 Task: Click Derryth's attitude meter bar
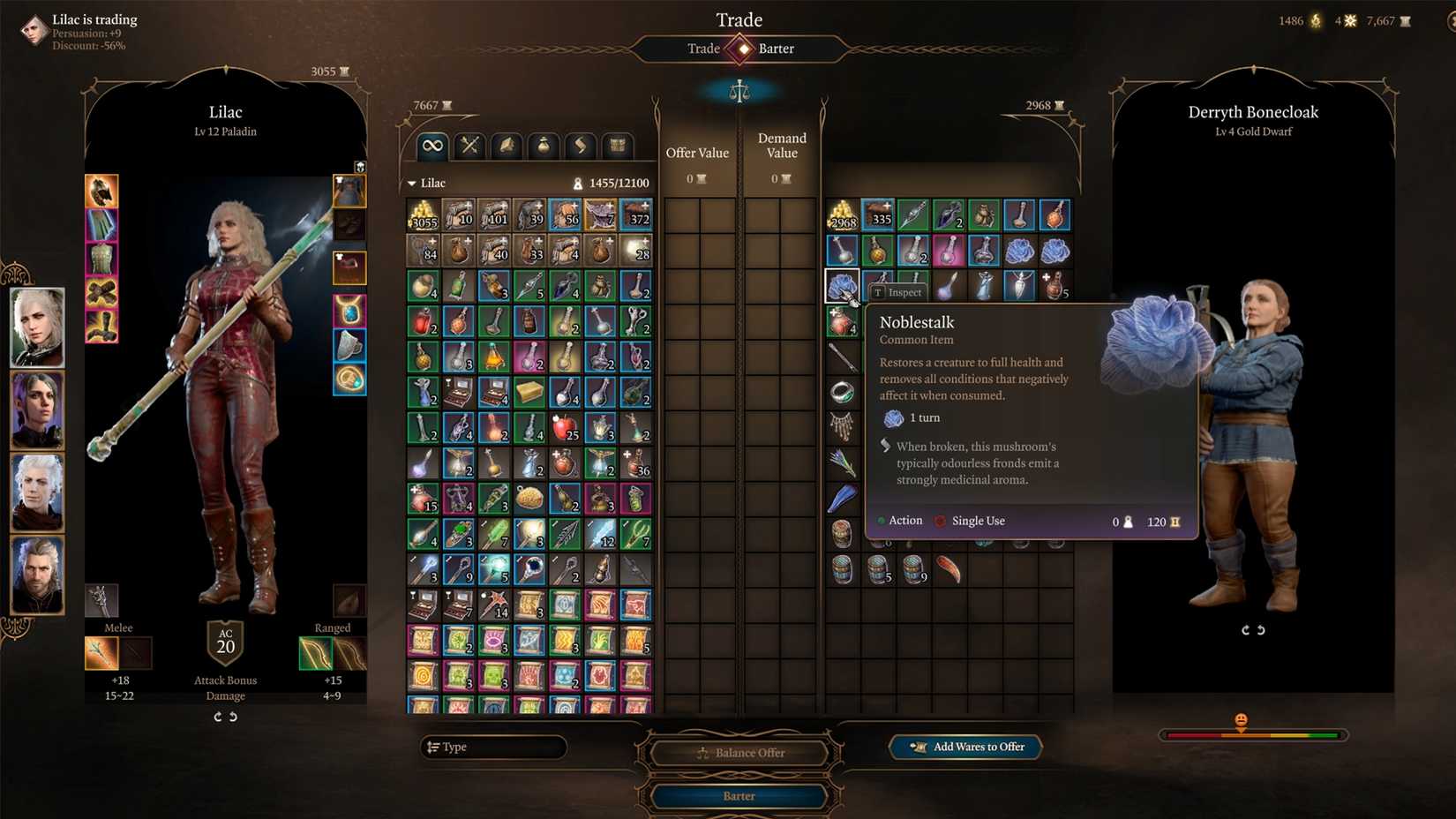click(x=1252, y=733)
